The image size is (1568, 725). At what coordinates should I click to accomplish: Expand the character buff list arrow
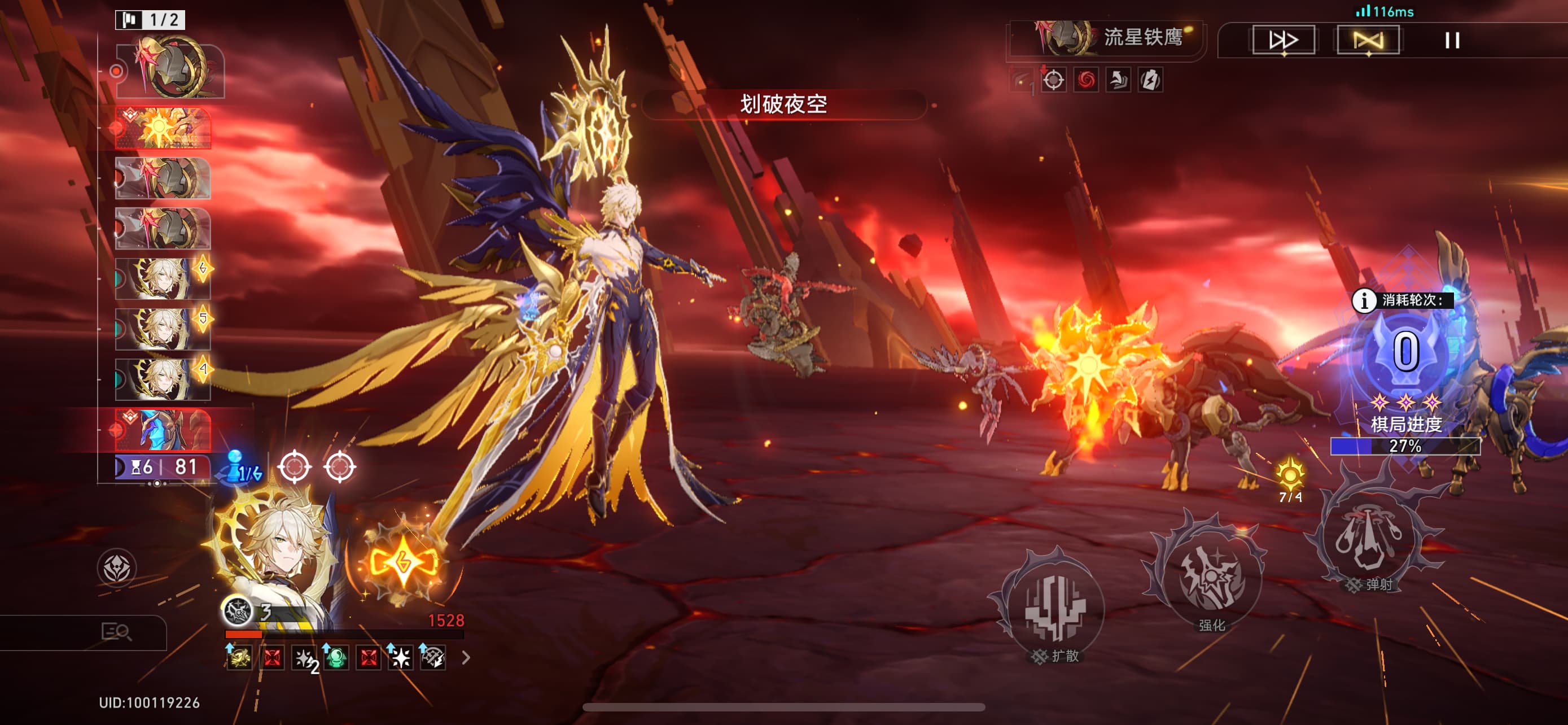pyautogui.click(x=466, y=657)
